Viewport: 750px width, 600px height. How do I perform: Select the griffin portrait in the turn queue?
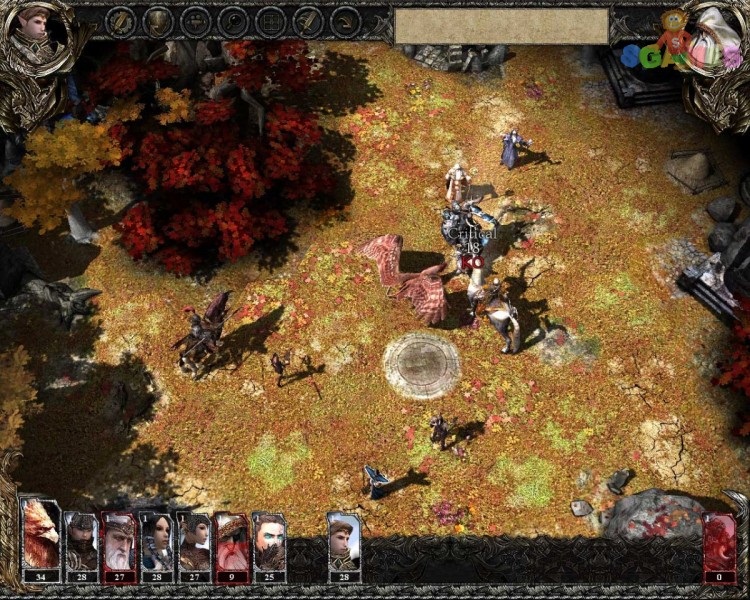(x=41, y=538)
